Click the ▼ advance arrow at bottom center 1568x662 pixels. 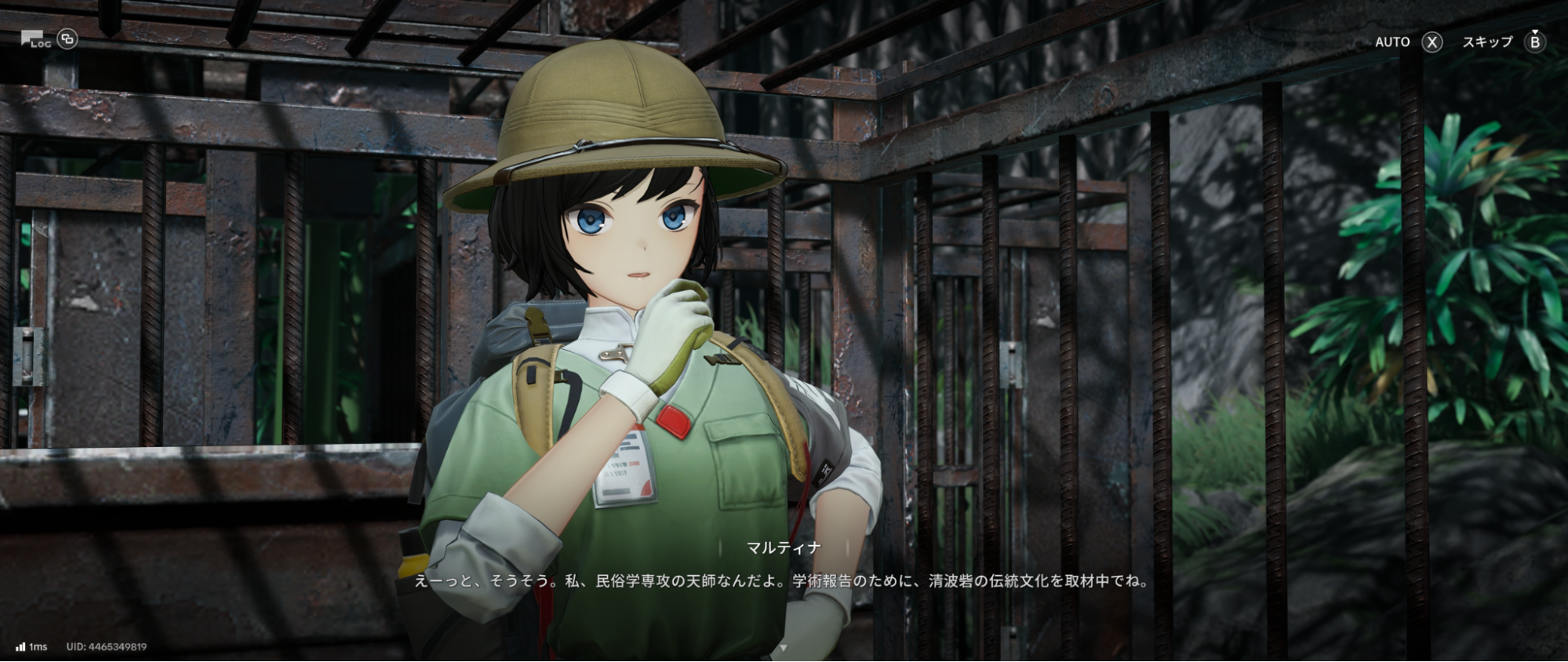(782, 649)
